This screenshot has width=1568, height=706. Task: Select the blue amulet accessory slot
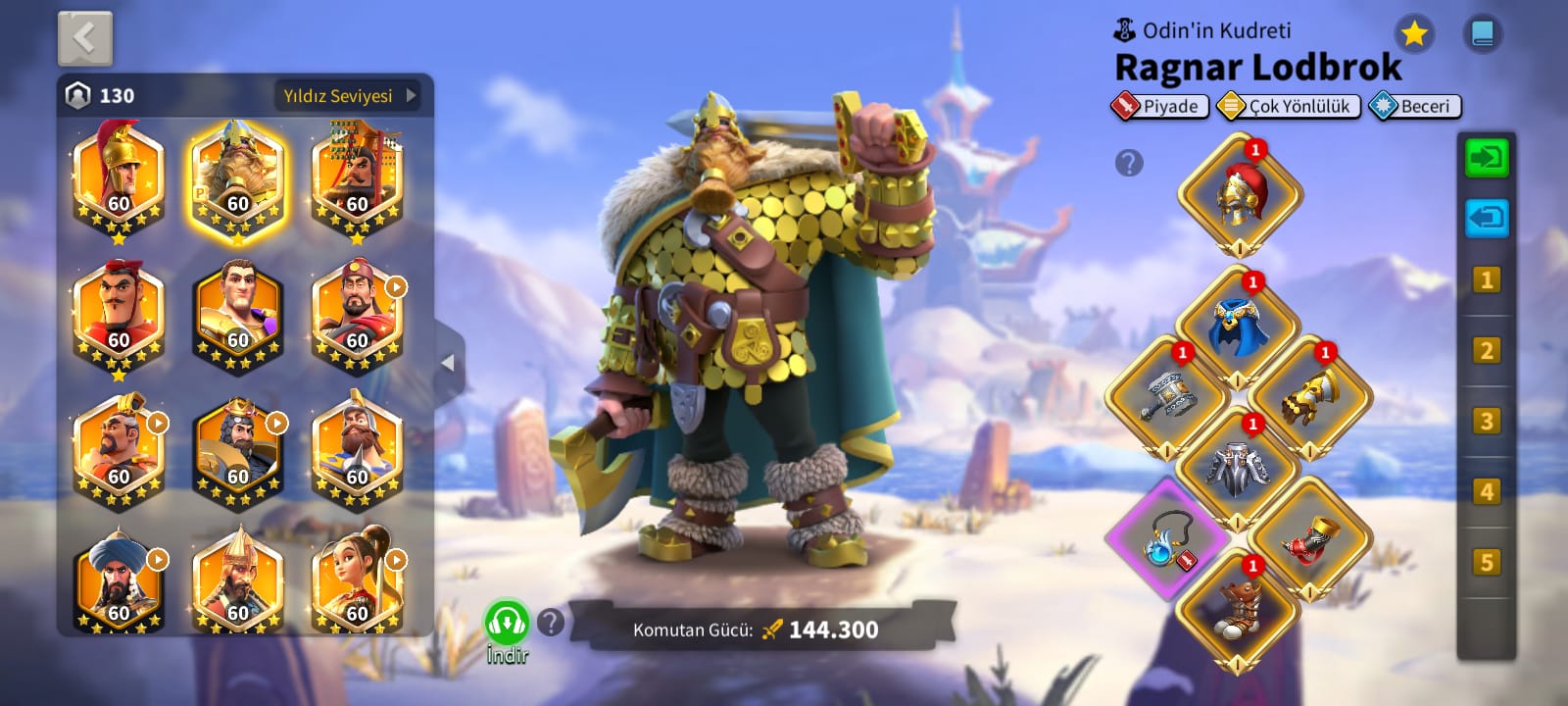click(x=1167, y=538)
